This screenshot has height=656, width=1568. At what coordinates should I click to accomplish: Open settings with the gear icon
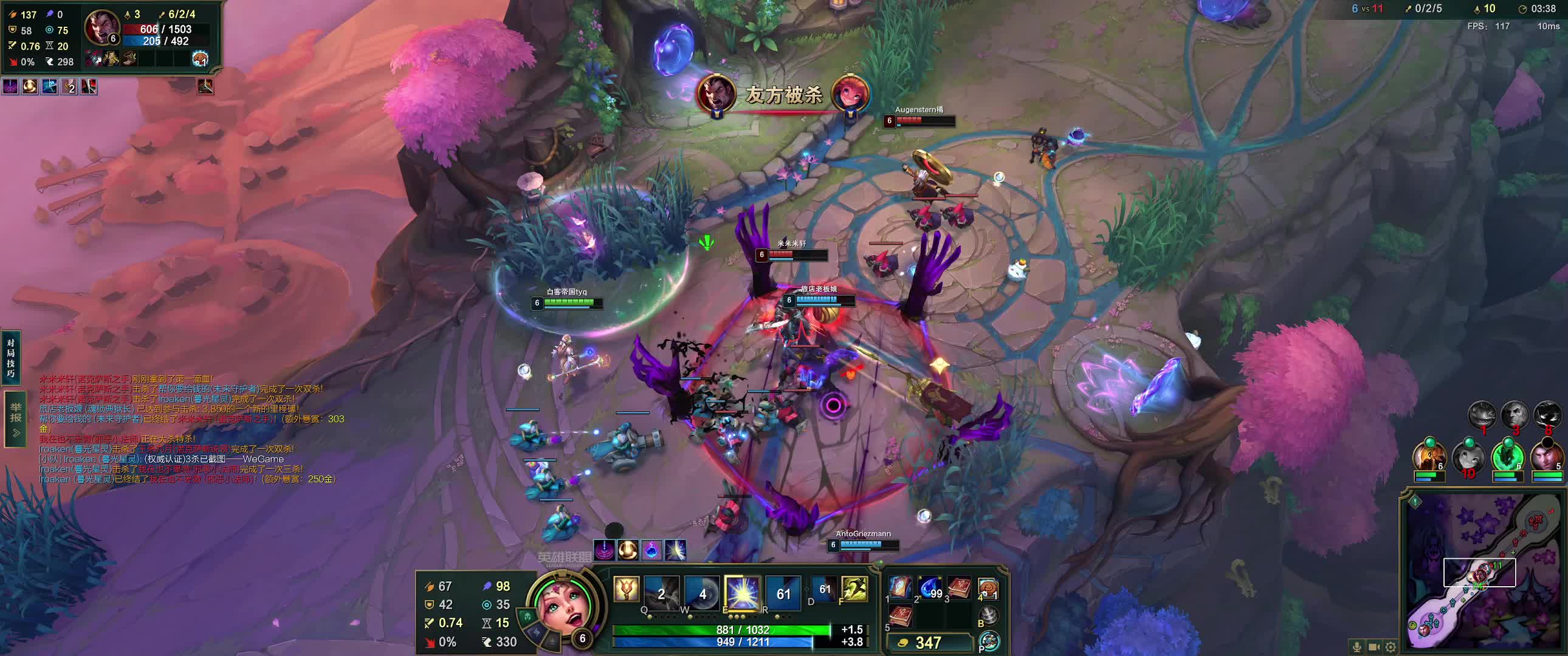point(1392,646)
